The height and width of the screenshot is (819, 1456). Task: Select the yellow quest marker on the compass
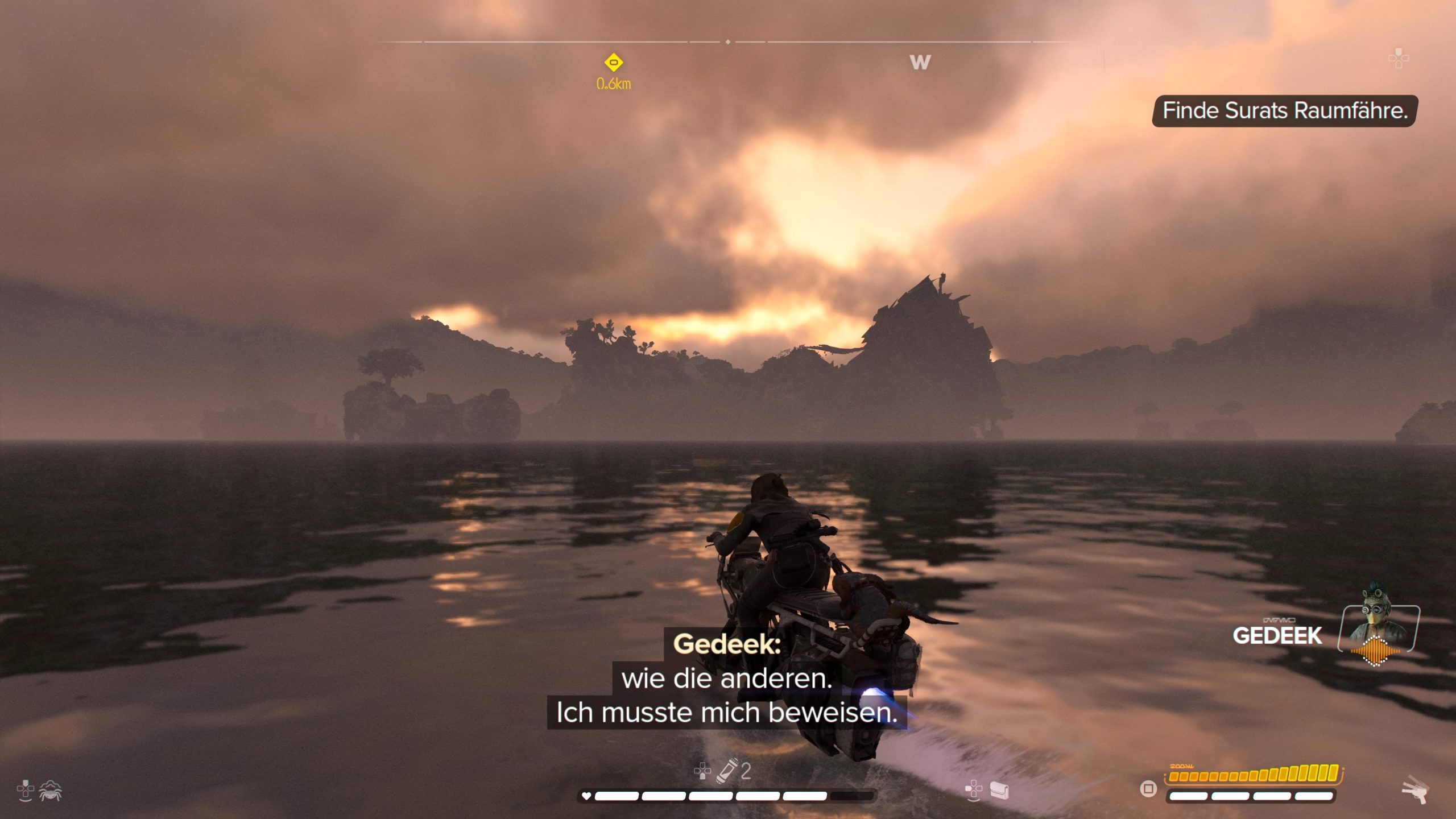click(x=613, y=62)
